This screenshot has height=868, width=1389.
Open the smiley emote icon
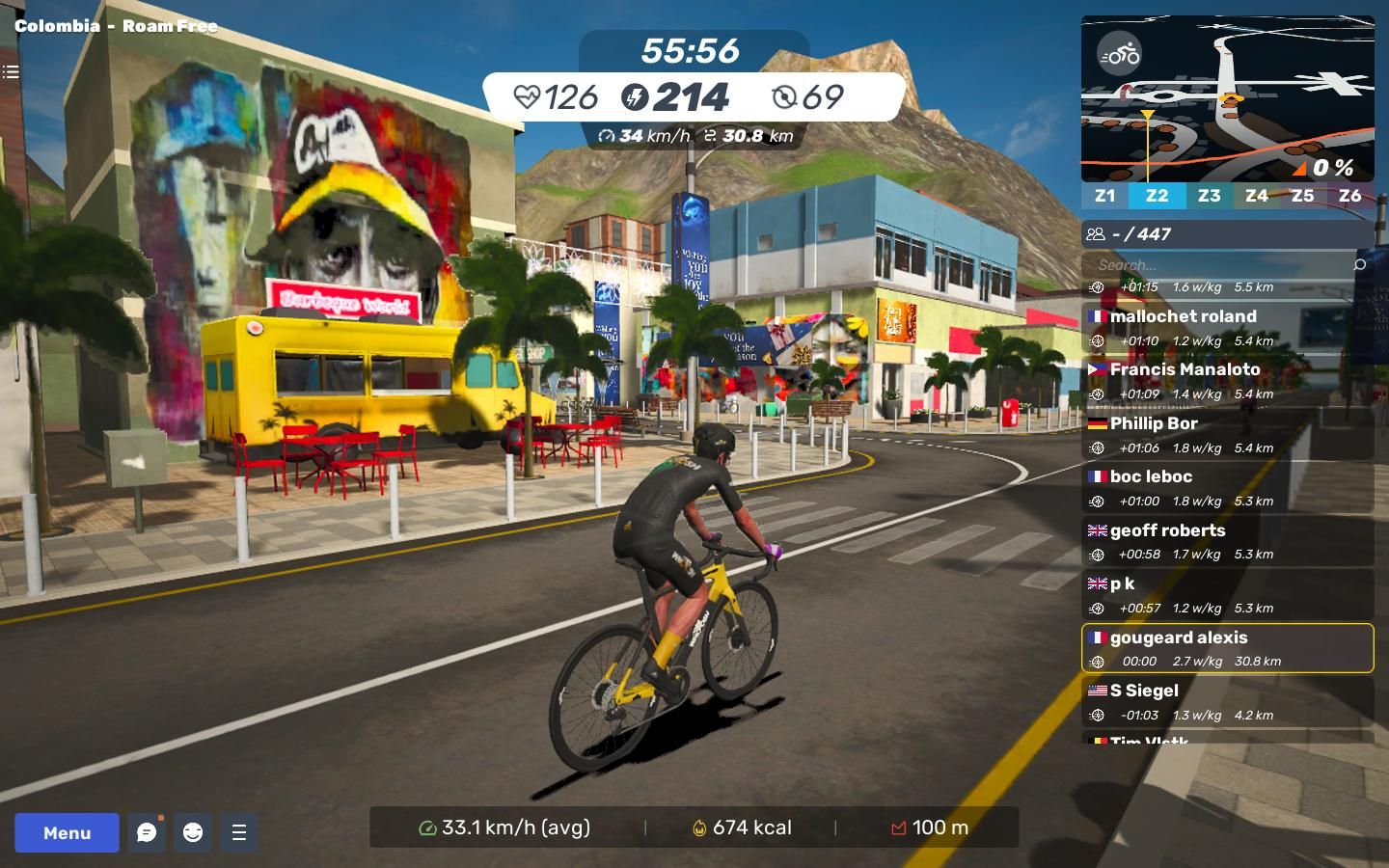193,832
